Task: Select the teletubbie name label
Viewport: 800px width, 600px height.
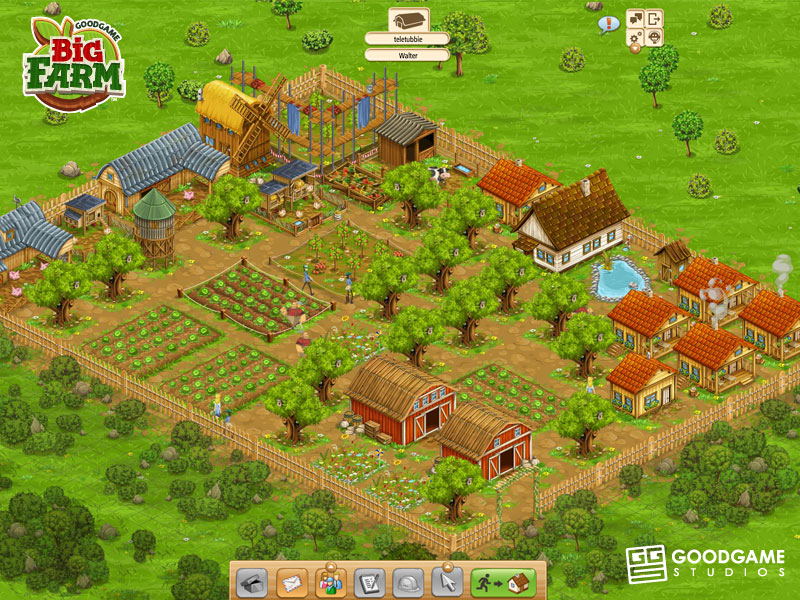Action: pos(407,39)
